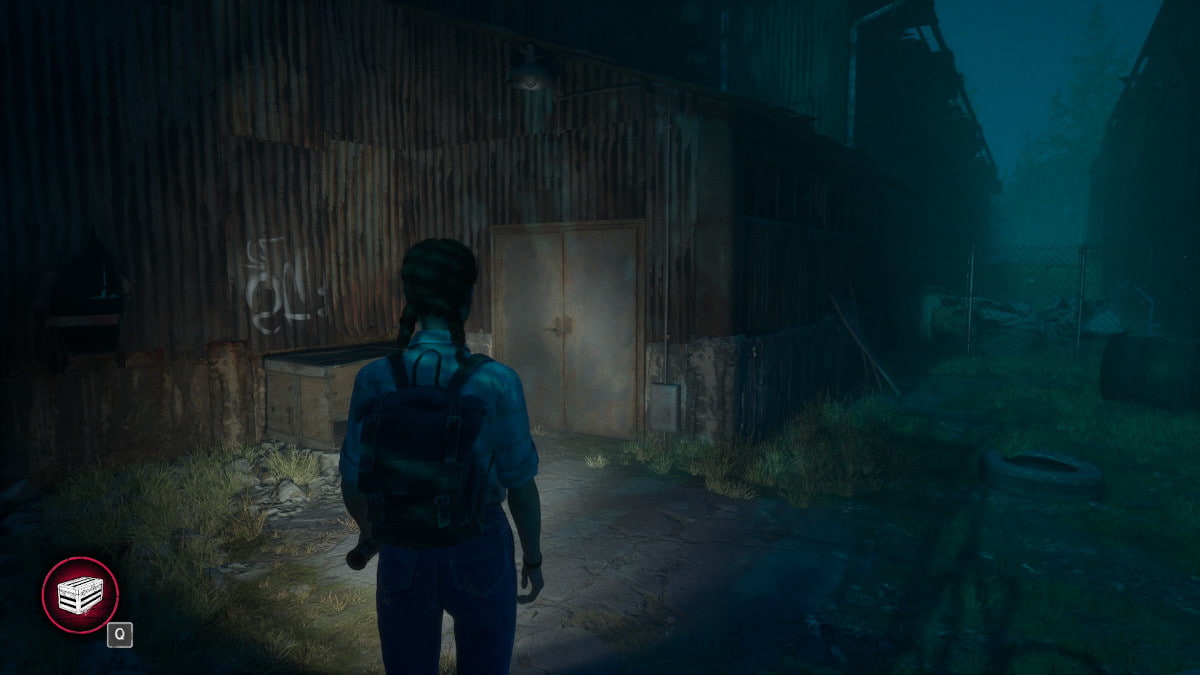Activate the red crate ability icon
The width and height of the screenshot is (1200, 675).
80,595
